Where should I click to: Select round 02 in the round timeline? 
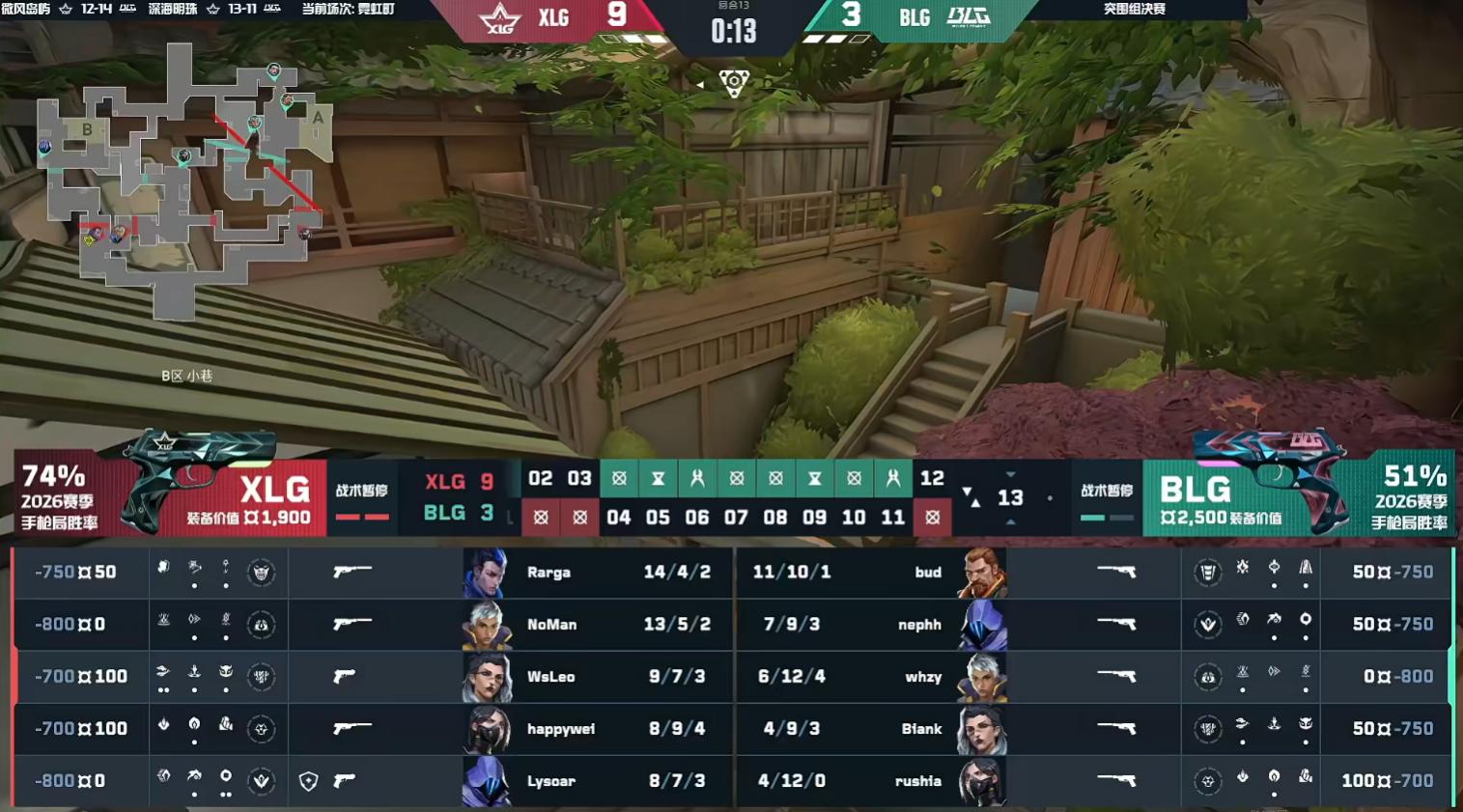tap(541, 479)
